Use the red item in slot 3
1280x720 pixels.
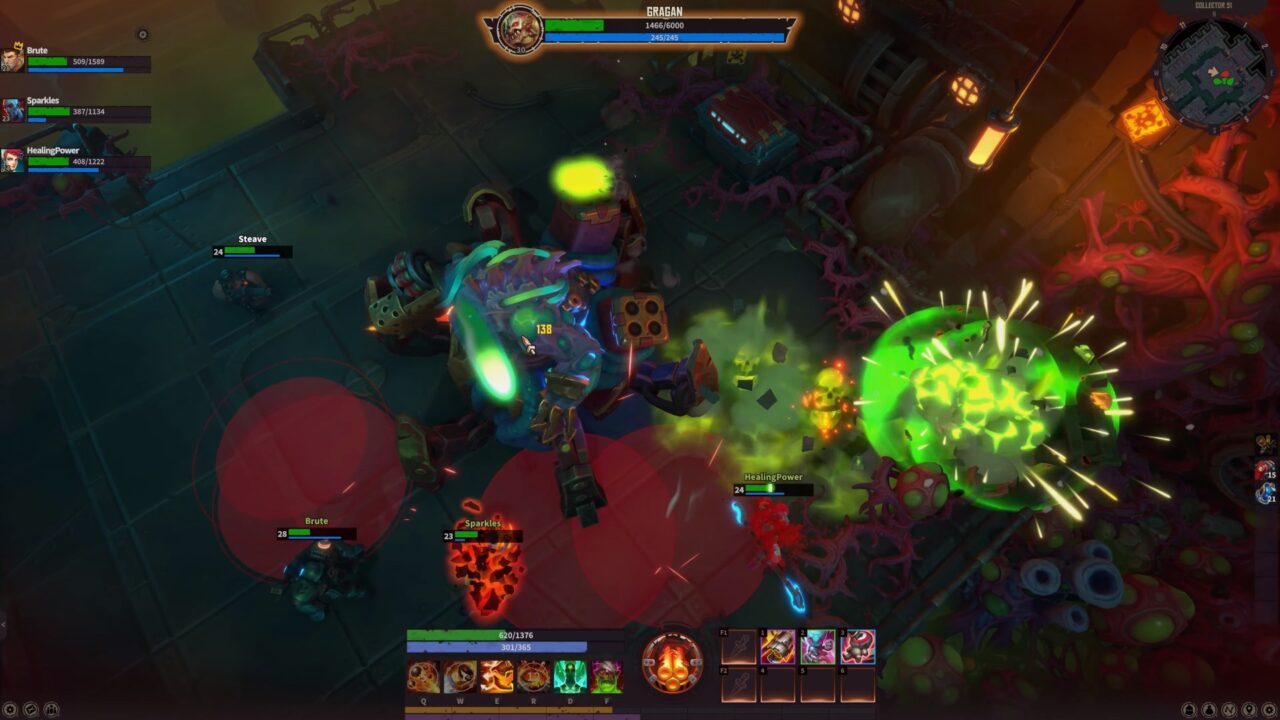pyautogui.click(x=857, y=647)
